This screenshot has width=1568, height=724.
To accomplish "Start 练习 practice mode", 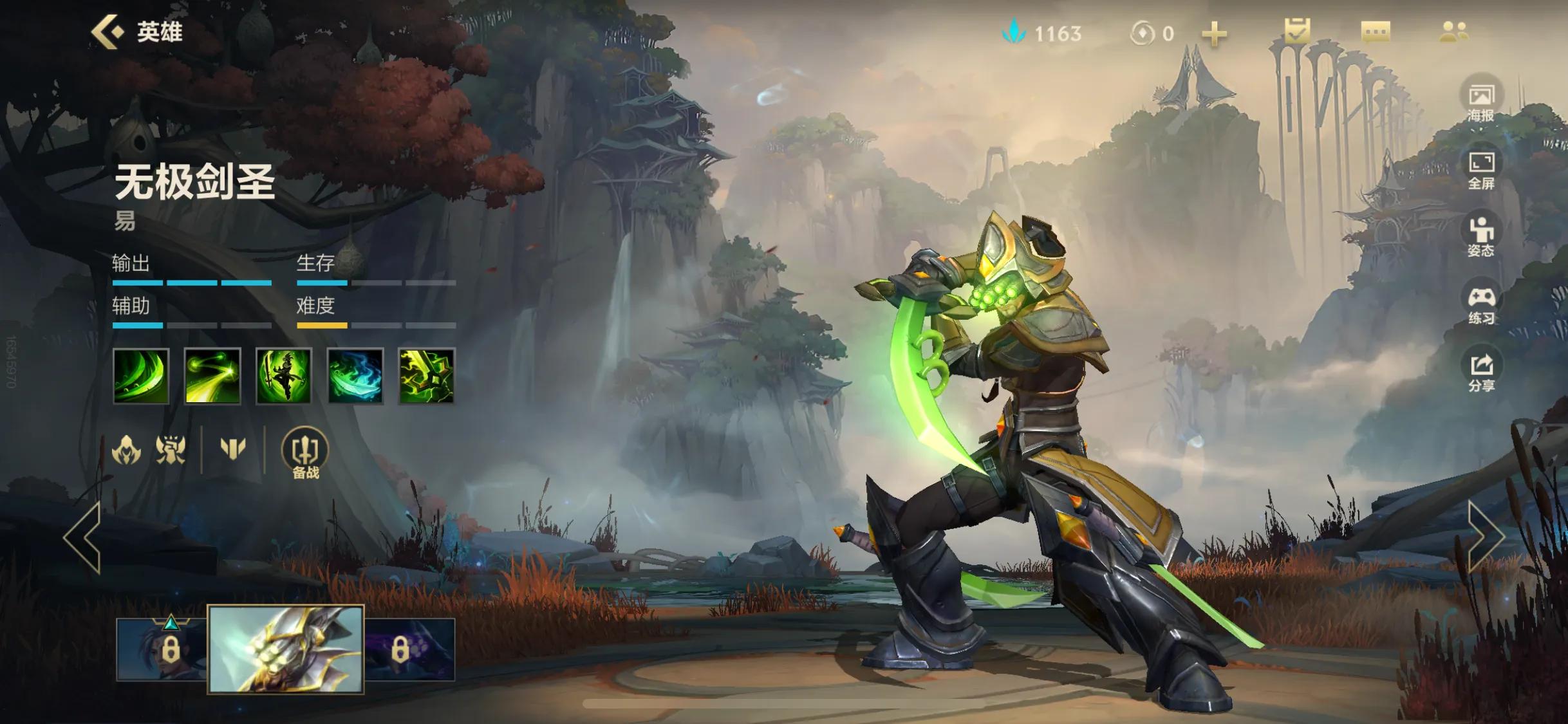I will (x=1481, y=304).
